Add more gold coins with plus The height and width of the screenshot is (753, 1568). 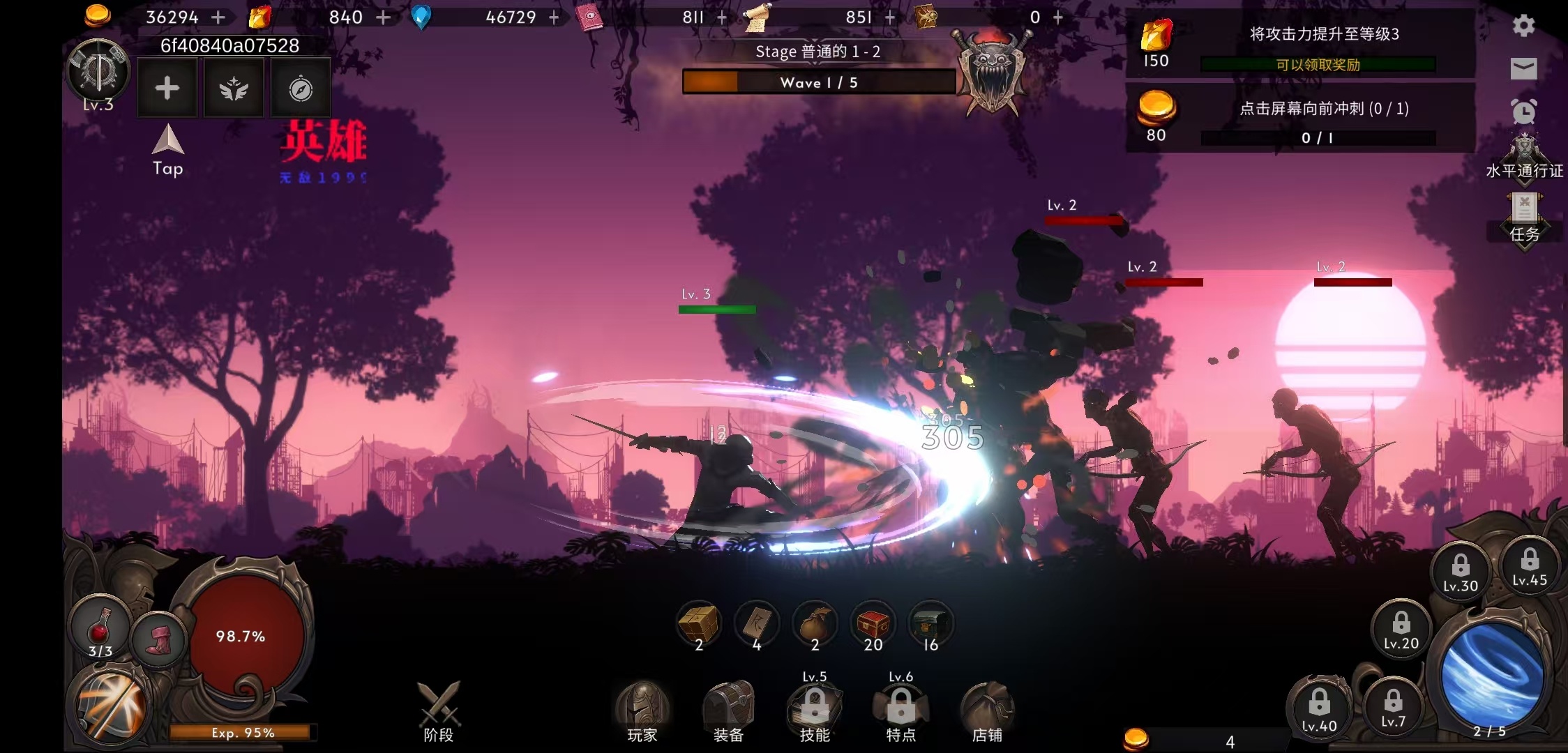coord(218,17)
